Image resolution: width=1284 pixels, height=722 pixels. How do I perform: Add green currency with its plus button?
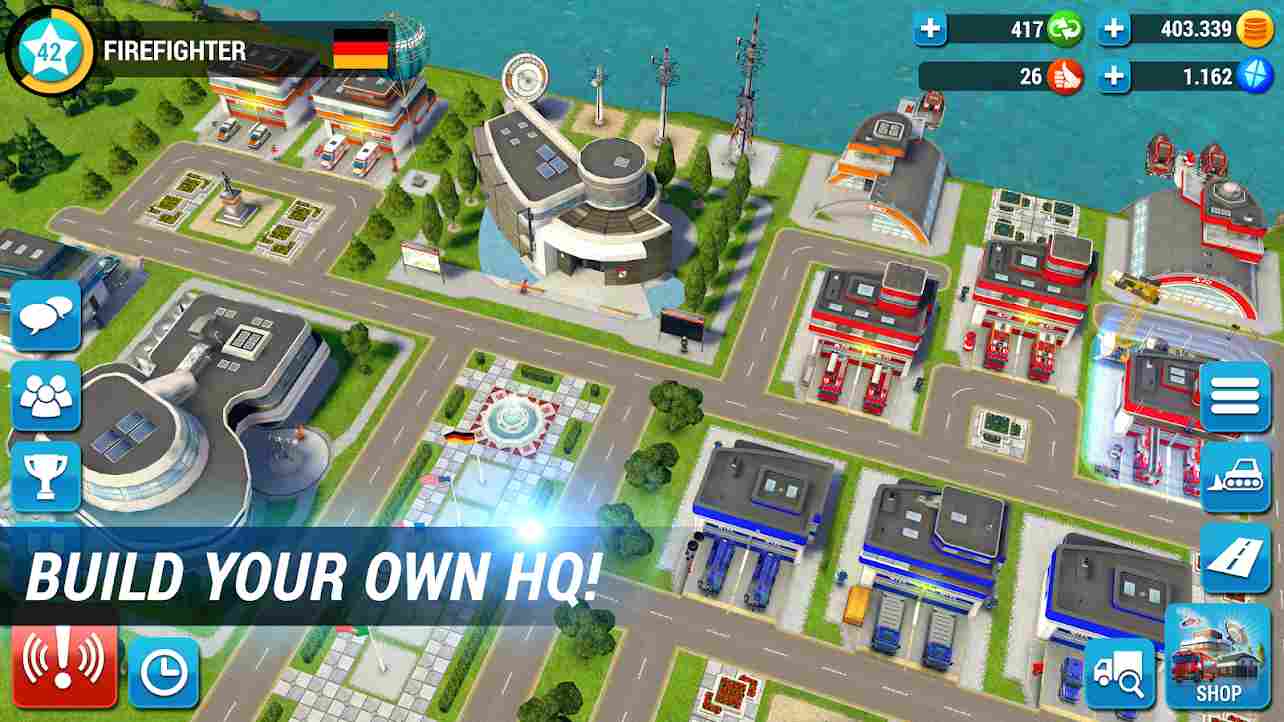click(932, 29)
